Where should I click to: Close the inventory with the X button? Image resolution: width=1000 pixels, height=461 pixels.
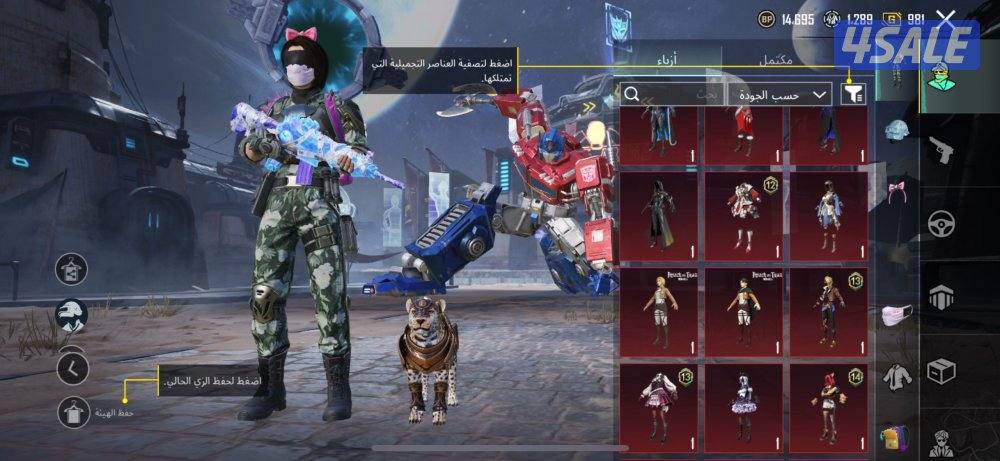point(946,18)
